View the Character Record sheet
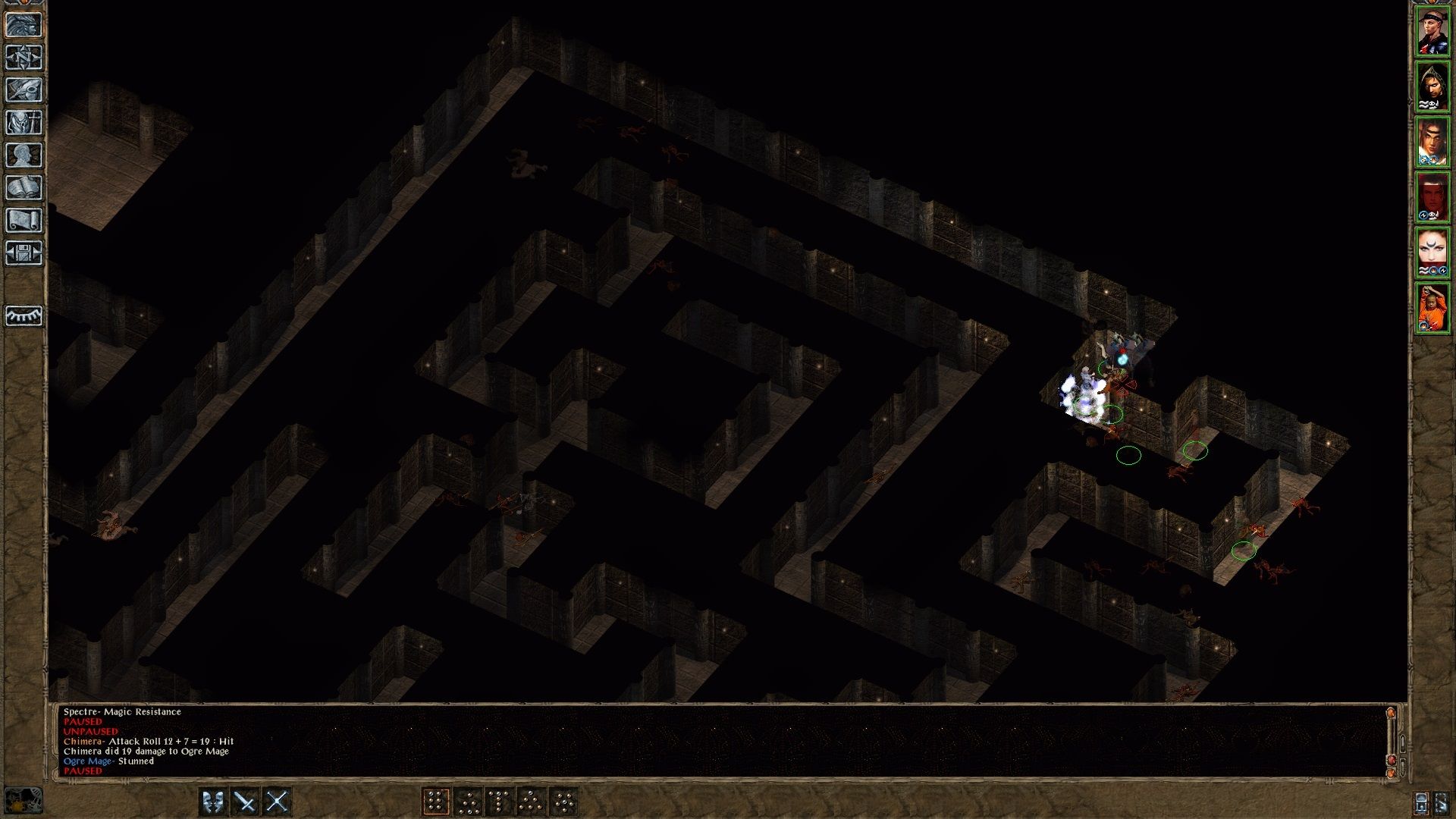 coord(25,155)
